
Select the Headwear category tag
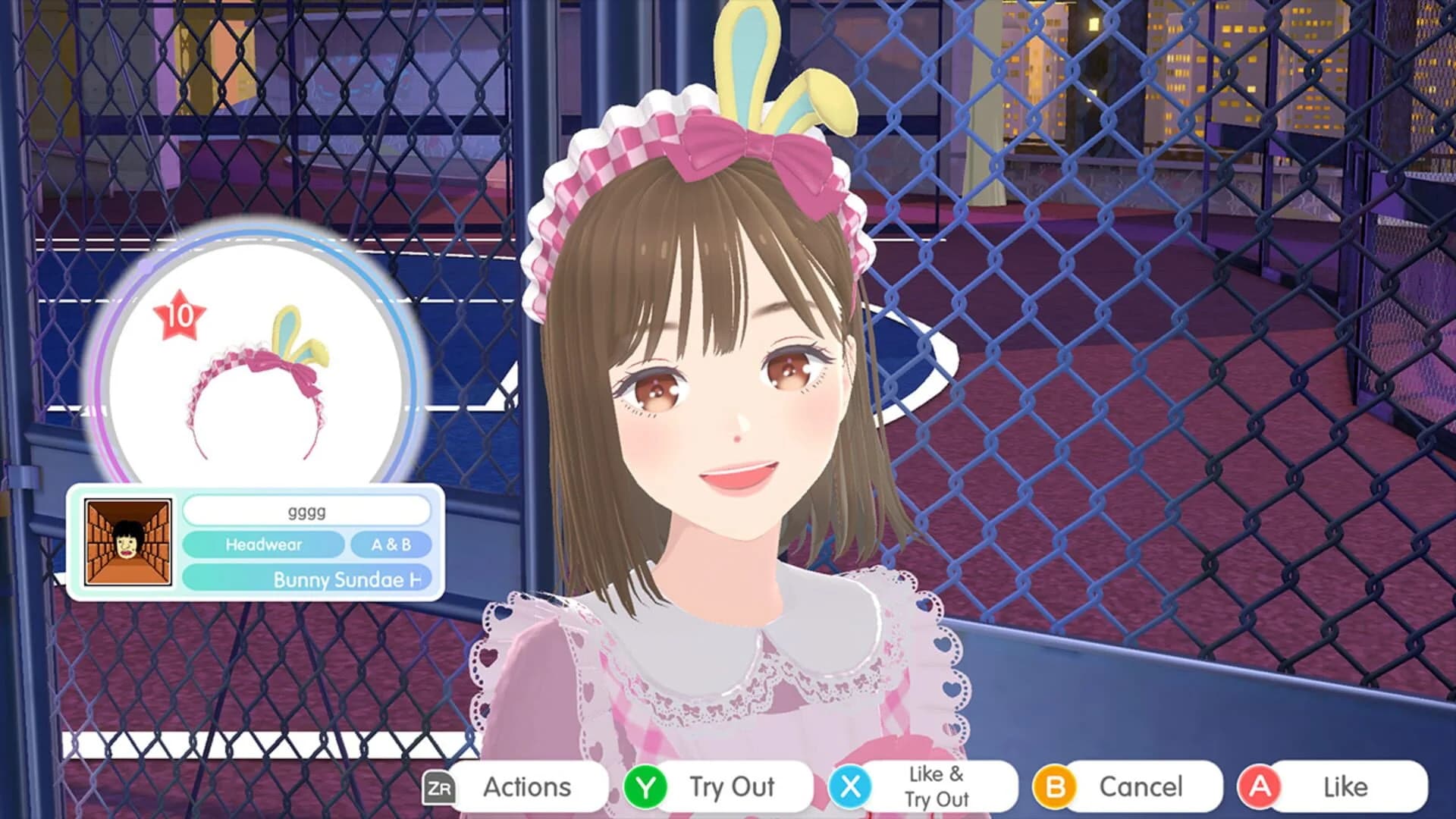pos(264,544)
